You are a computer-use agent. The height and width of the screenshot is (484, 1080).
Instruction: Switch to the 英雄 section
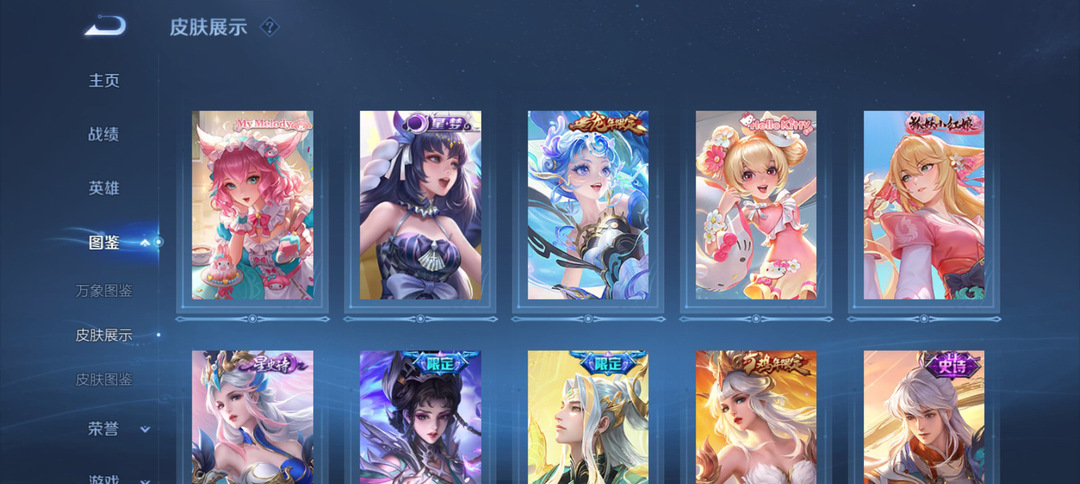[x=104, y=188]
